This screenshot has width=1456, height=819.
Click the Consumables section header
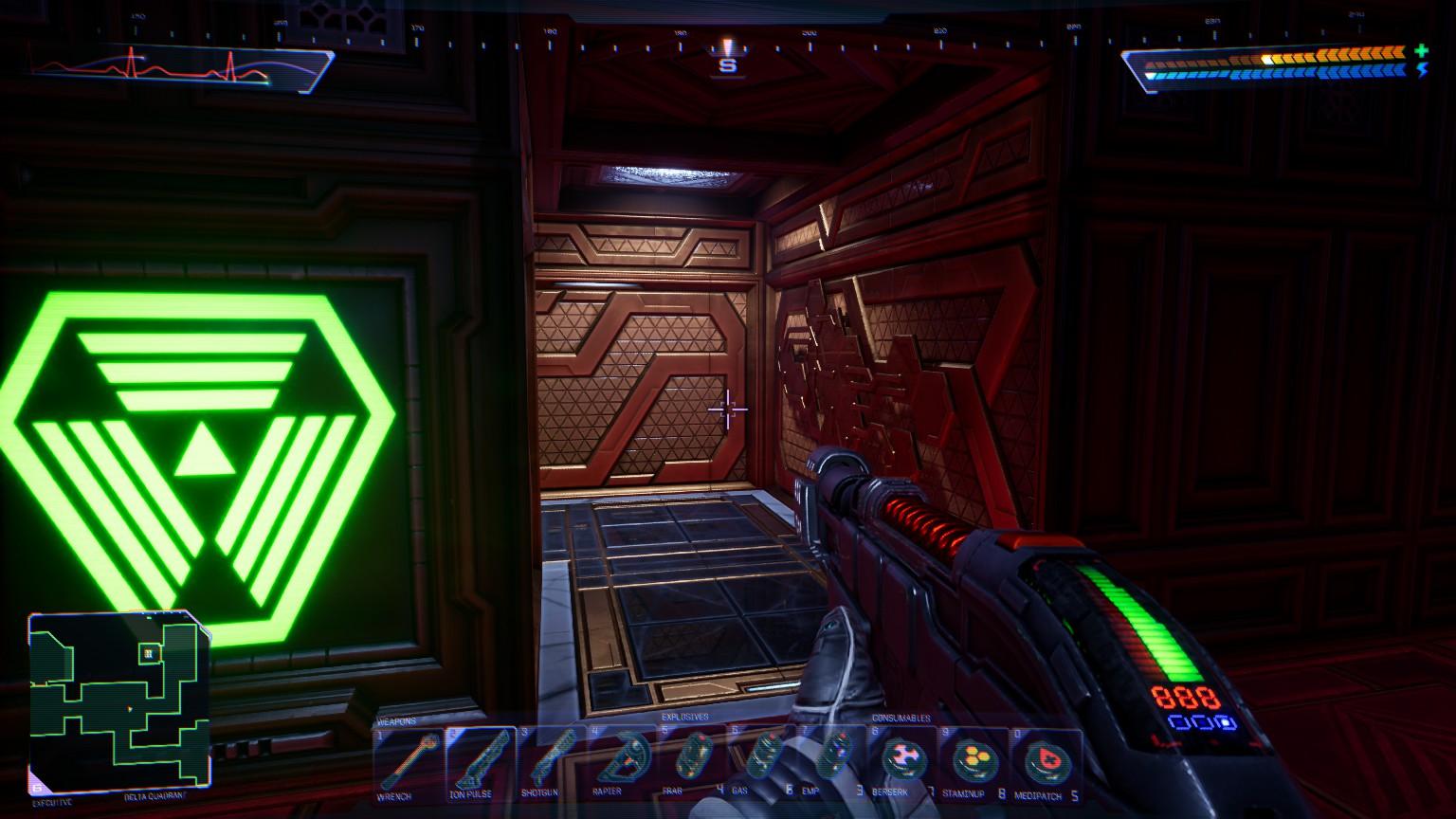click(x=901, y=718)
